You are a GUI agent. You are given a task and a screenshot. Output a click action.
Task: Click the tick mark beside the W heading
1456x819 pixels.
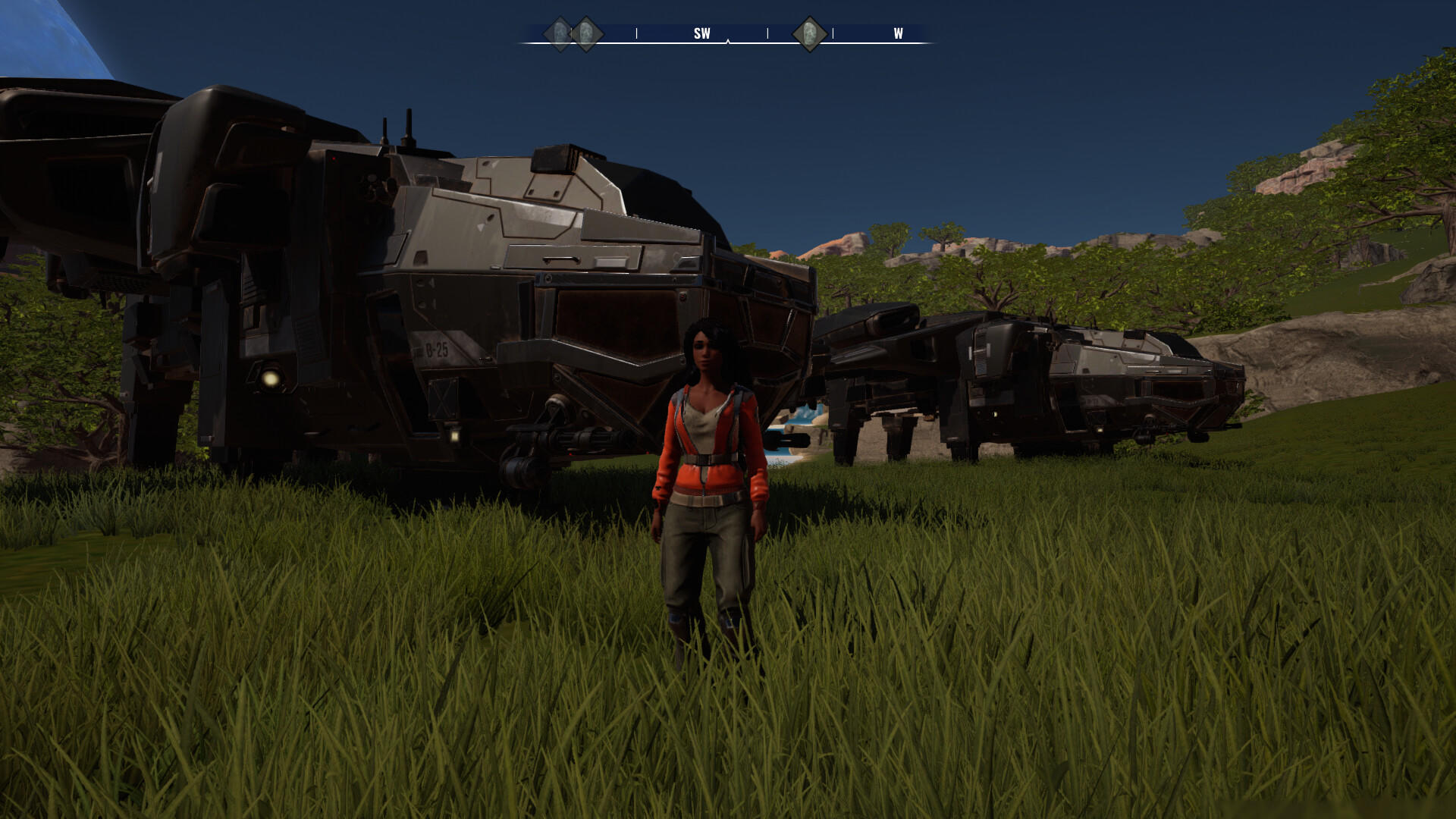pos(832,33)
